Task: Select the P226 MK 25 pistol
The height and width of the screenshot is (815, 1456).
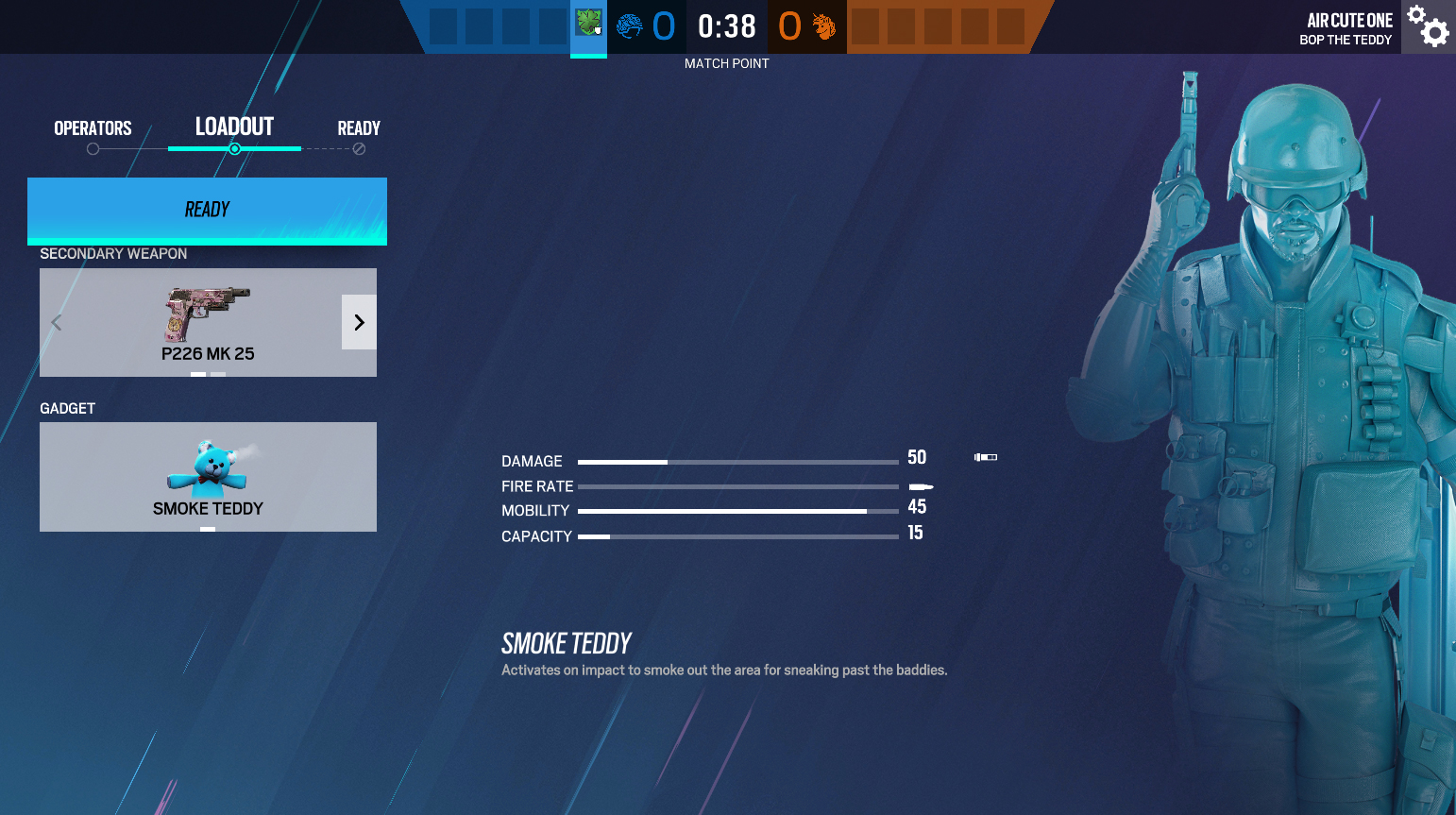Action: click(x=207, y=322)
